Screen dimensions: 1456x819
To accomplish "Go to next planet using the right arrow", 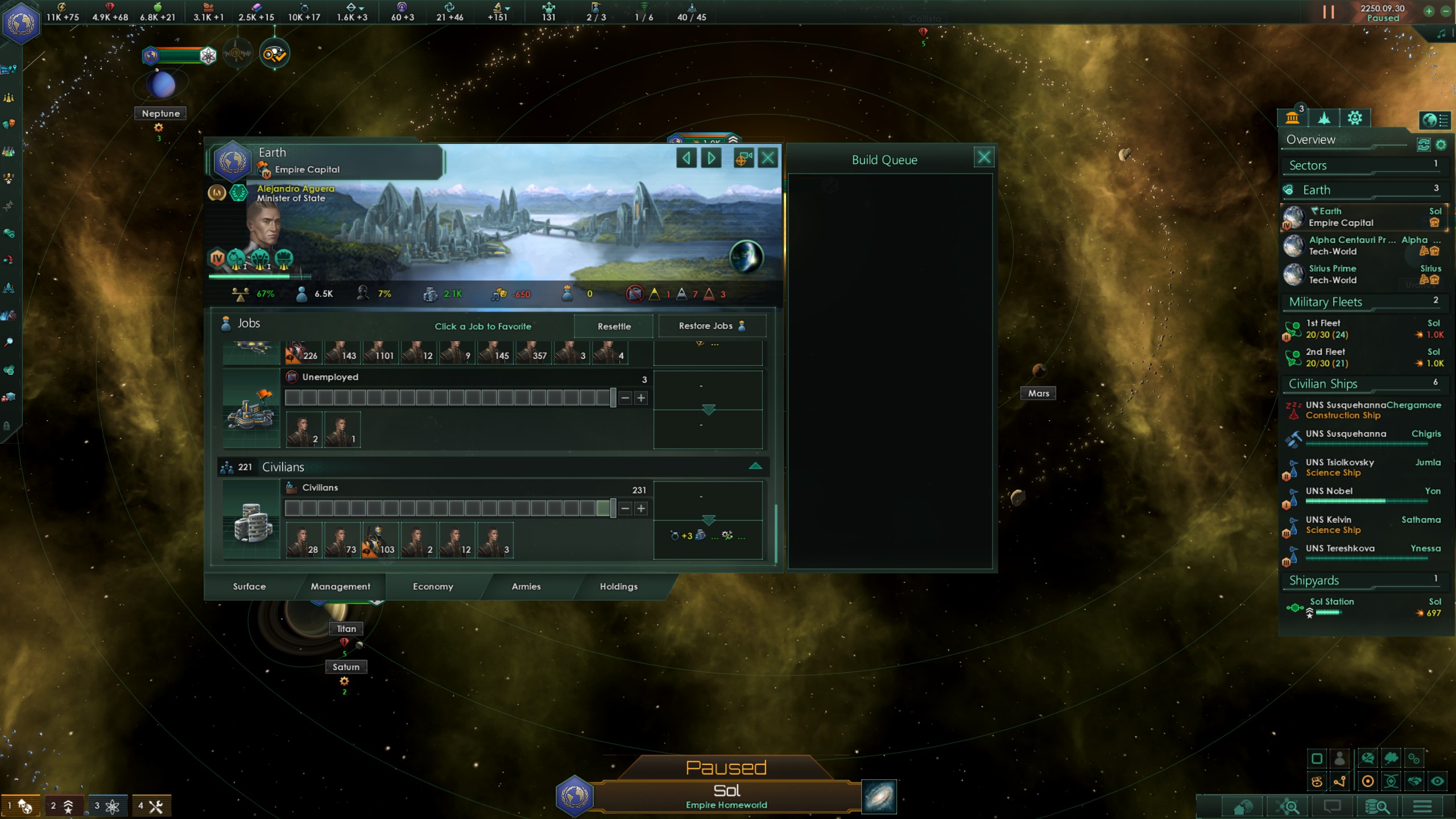I will click(x=710, y=158).
